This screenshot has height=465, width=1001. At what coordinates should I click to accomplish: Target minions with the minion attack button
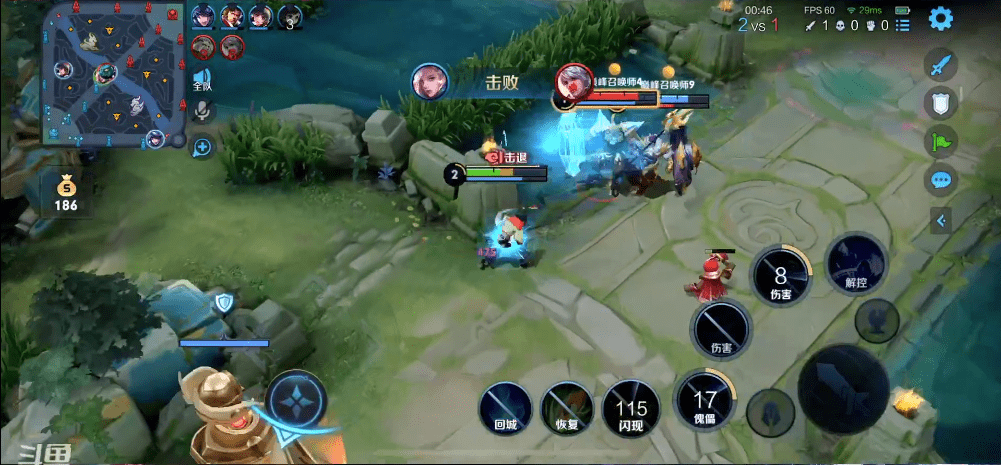pyautogui.click(x=770, y=412)
